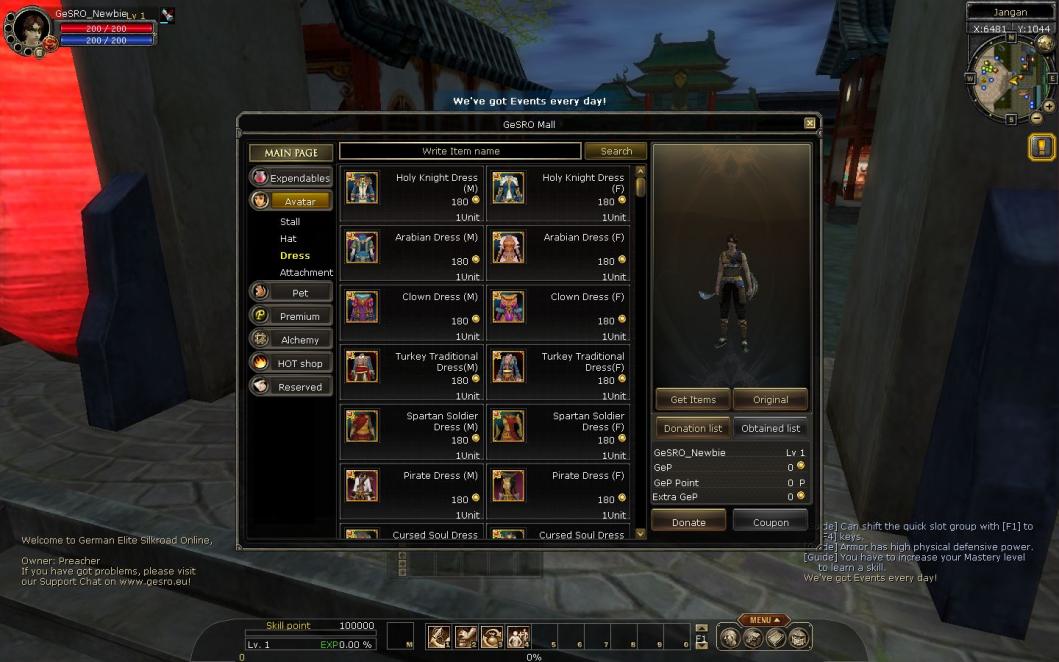Screen dimensions: 1059x662
Task: Show the Reserved items category
Action: (x=291, y=387)
